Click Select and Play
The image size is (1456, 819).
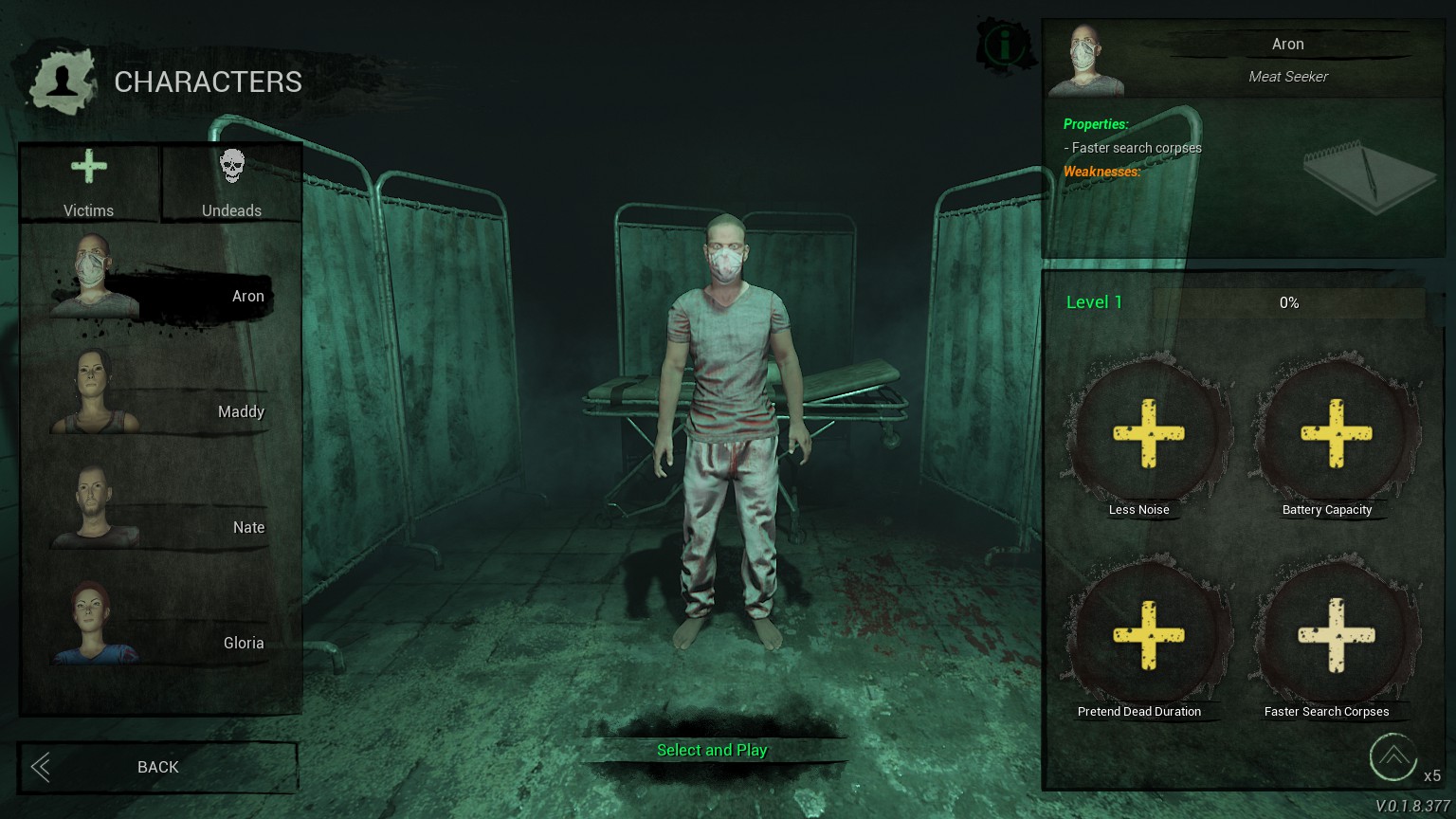click(712, 750)
